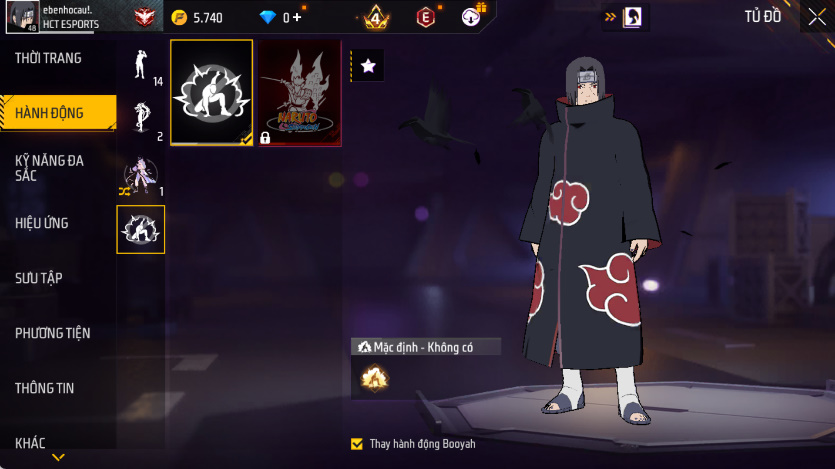Open the player profile avatar
The width and height of the screenshot is (835, 469).
pos(23,16)
